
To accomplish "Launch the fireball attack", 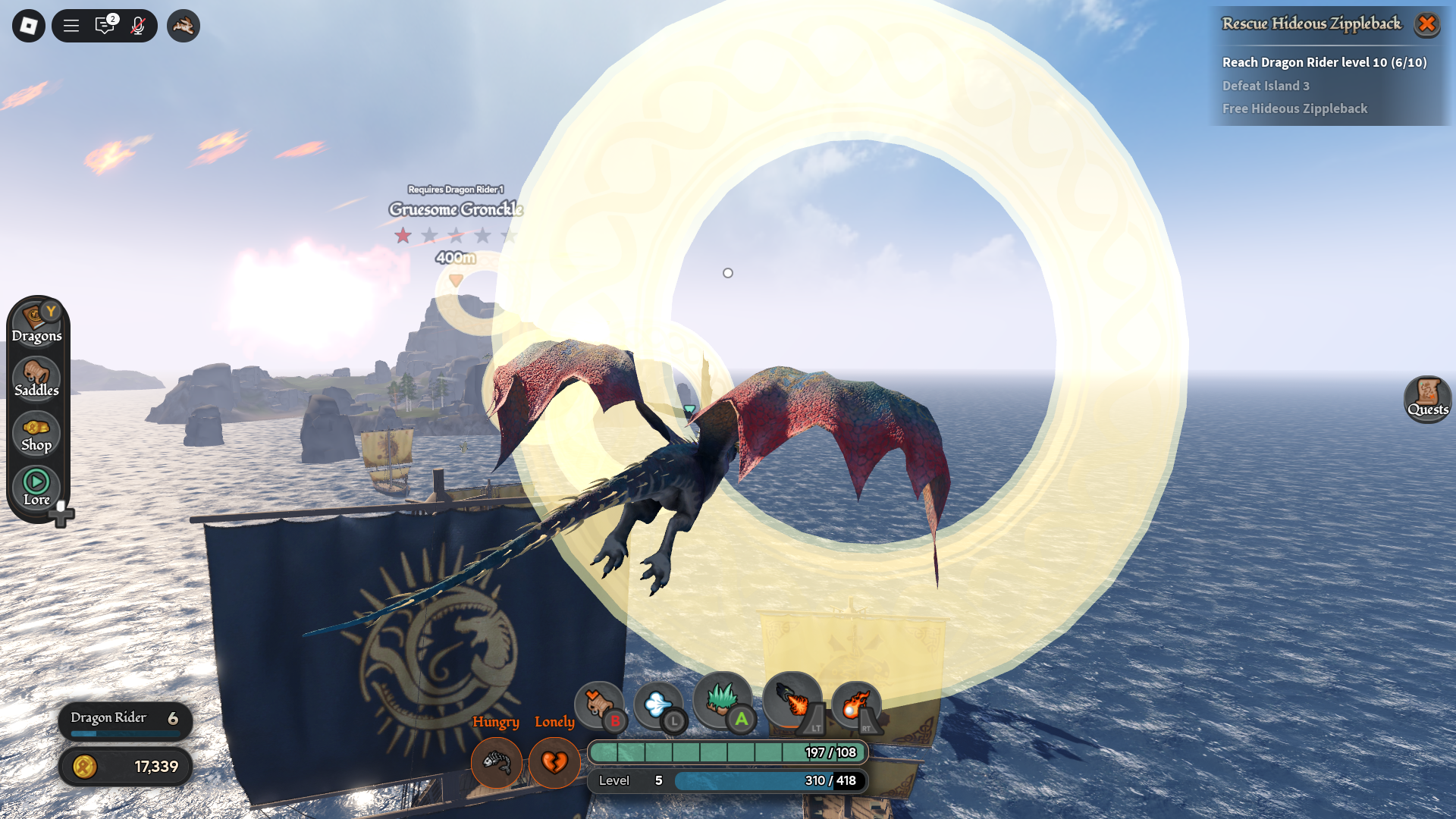I will (856, 705).
